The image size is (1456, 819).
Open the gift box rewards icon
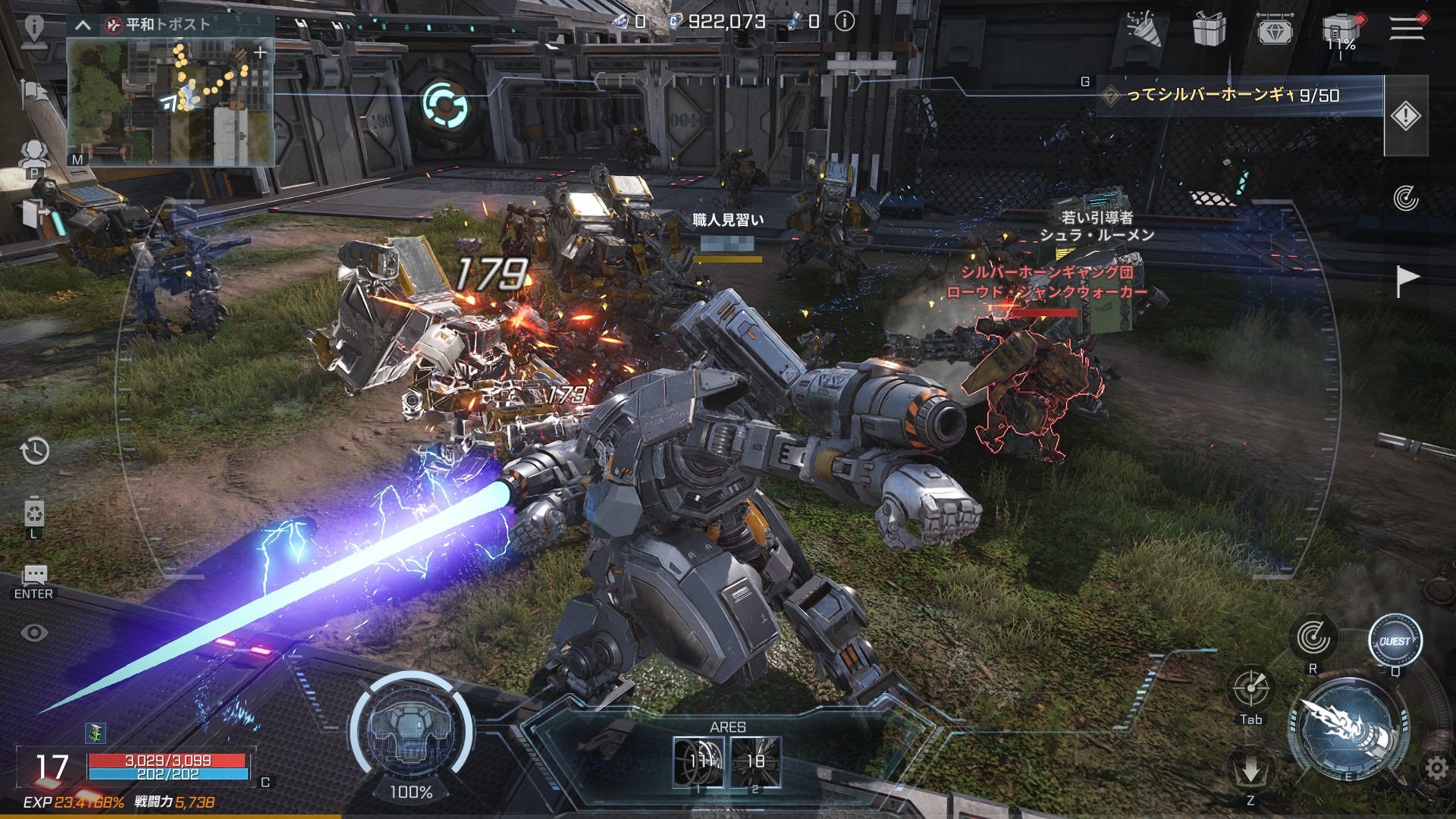click(1209, 29)
